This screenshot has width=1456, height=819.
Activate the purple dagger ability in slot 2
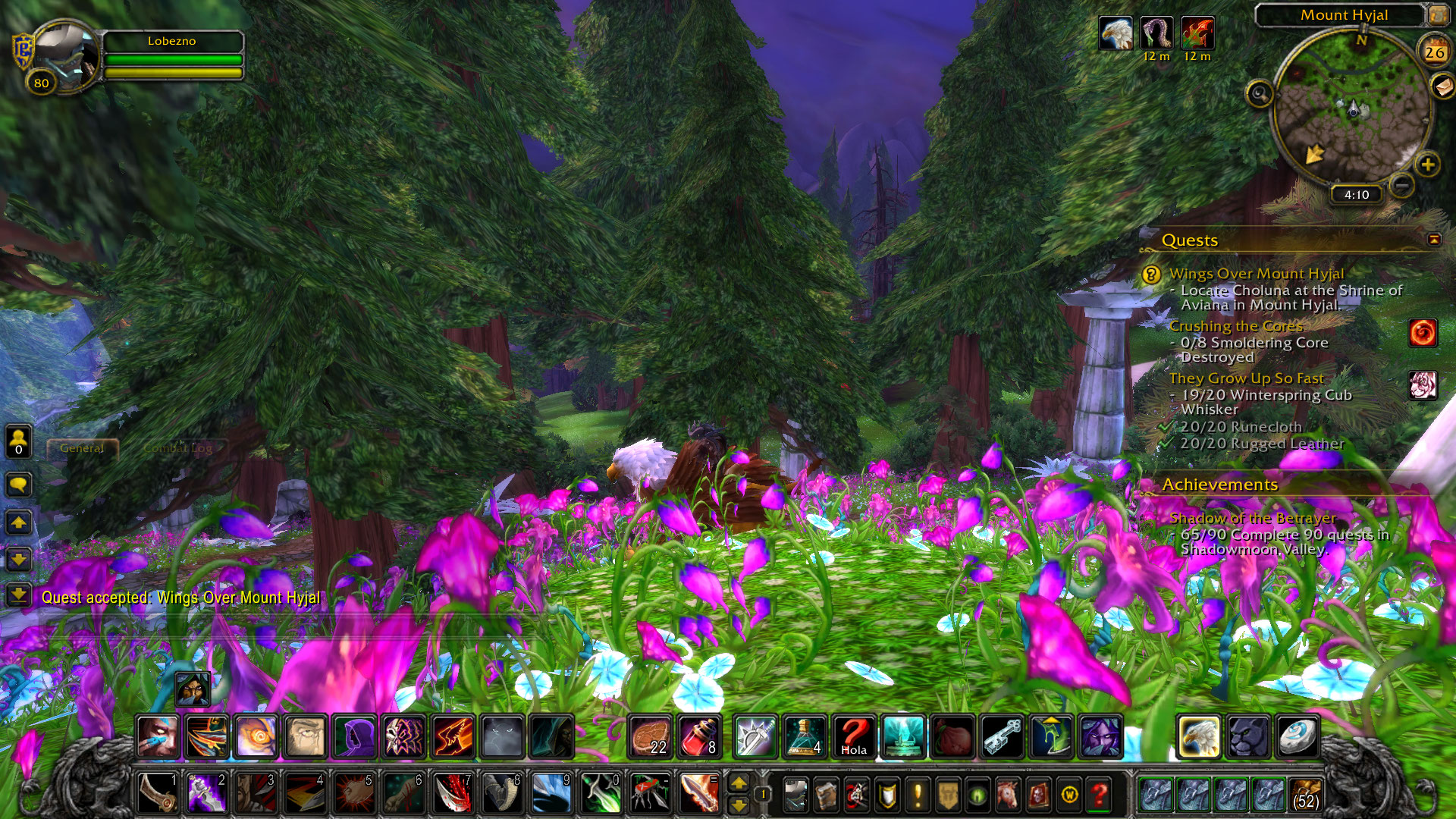(206, 794)
